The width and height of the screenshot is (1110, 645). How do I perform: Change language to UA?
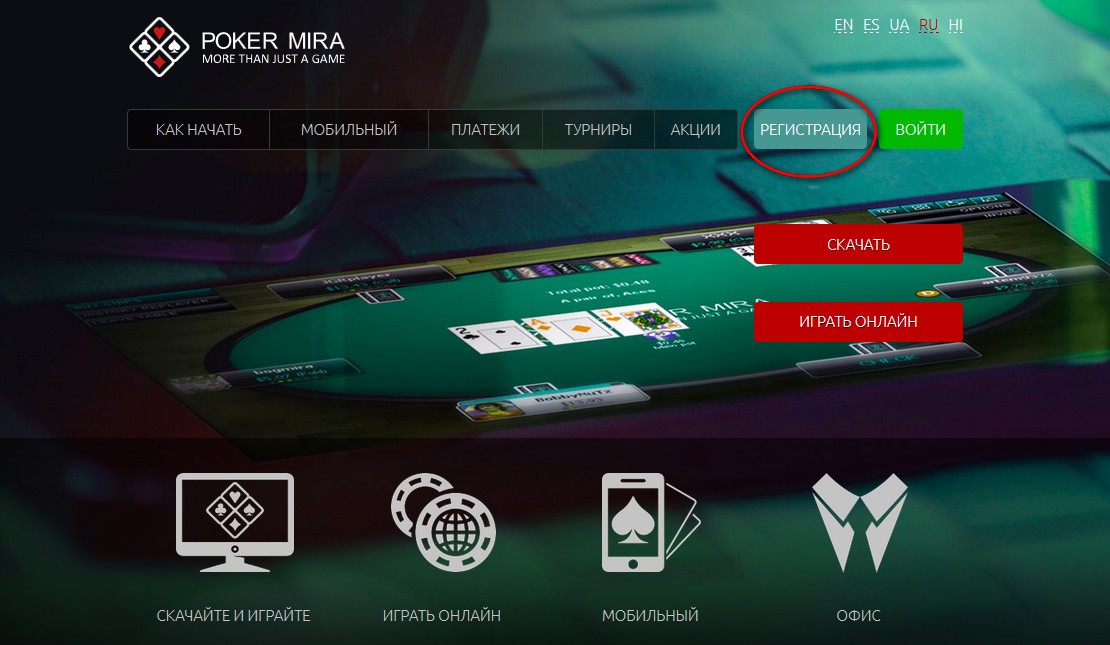tap(899, 26)
